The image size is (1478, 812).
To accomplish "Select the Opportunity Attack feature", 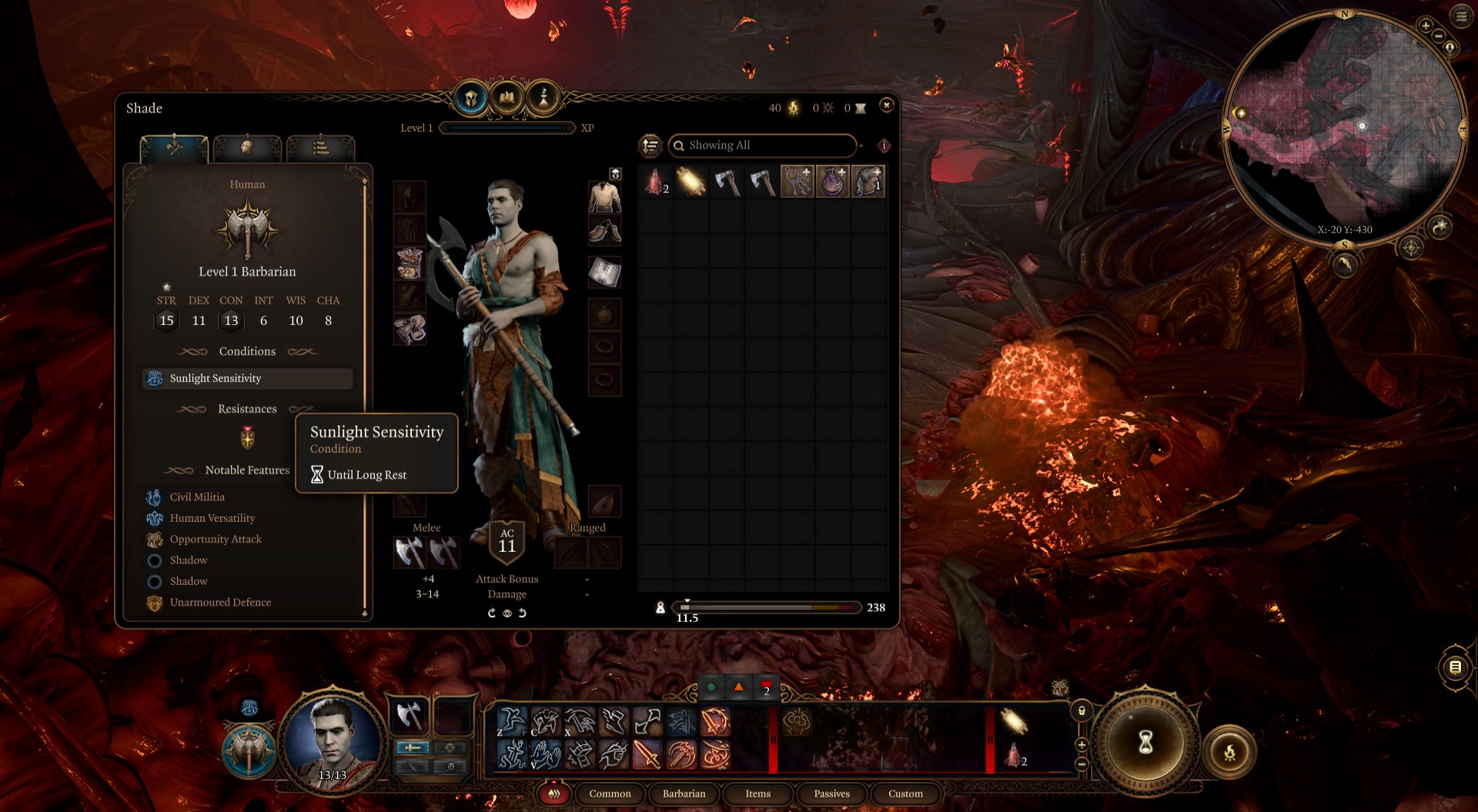I will point(216,540).
